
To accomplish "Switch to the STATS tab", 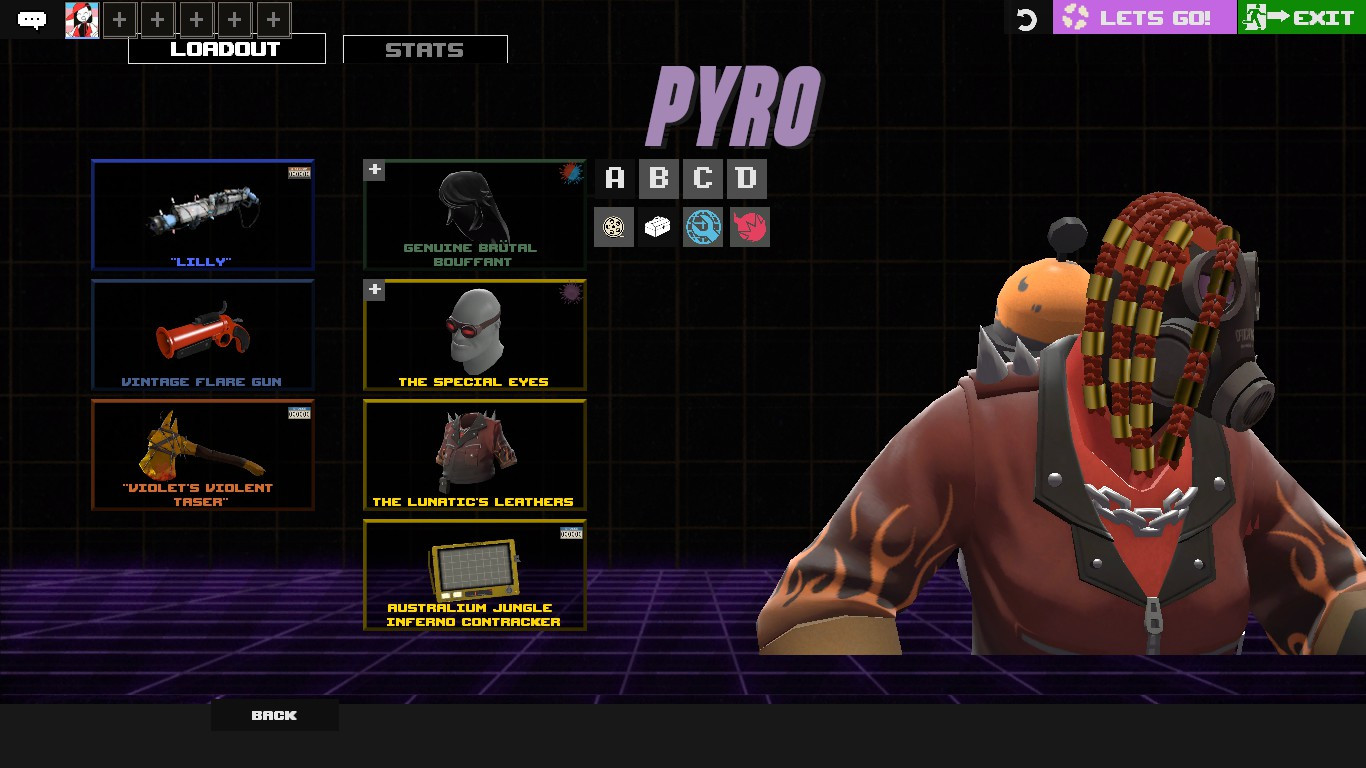I will tap(425, 48).
